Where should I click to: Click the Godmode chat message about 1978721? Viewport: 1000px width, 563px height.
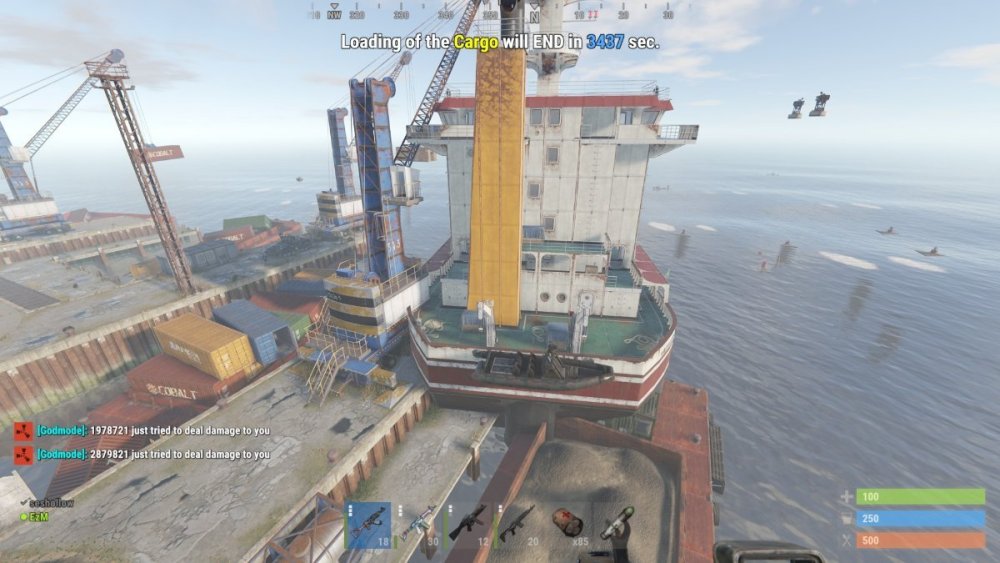click(152, 430)
